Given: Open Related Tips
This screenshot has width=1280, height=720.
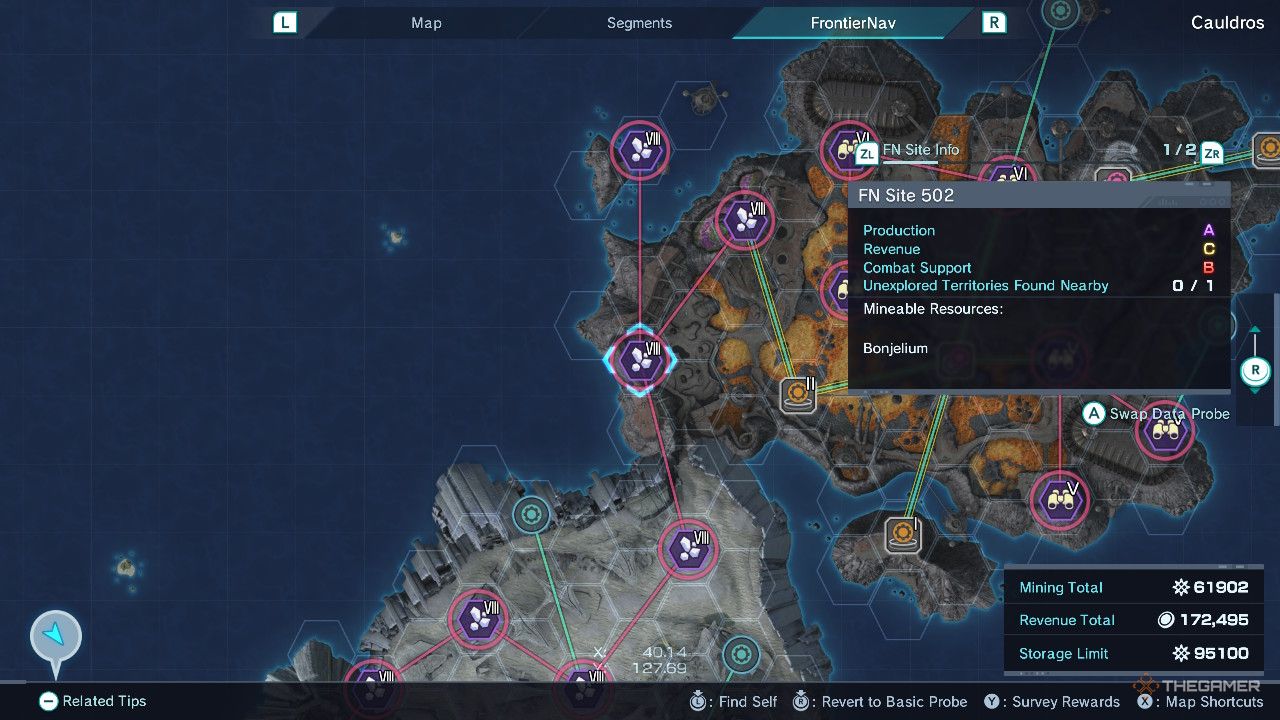Looking at the screenshot, I should click(x=91, y=701).
